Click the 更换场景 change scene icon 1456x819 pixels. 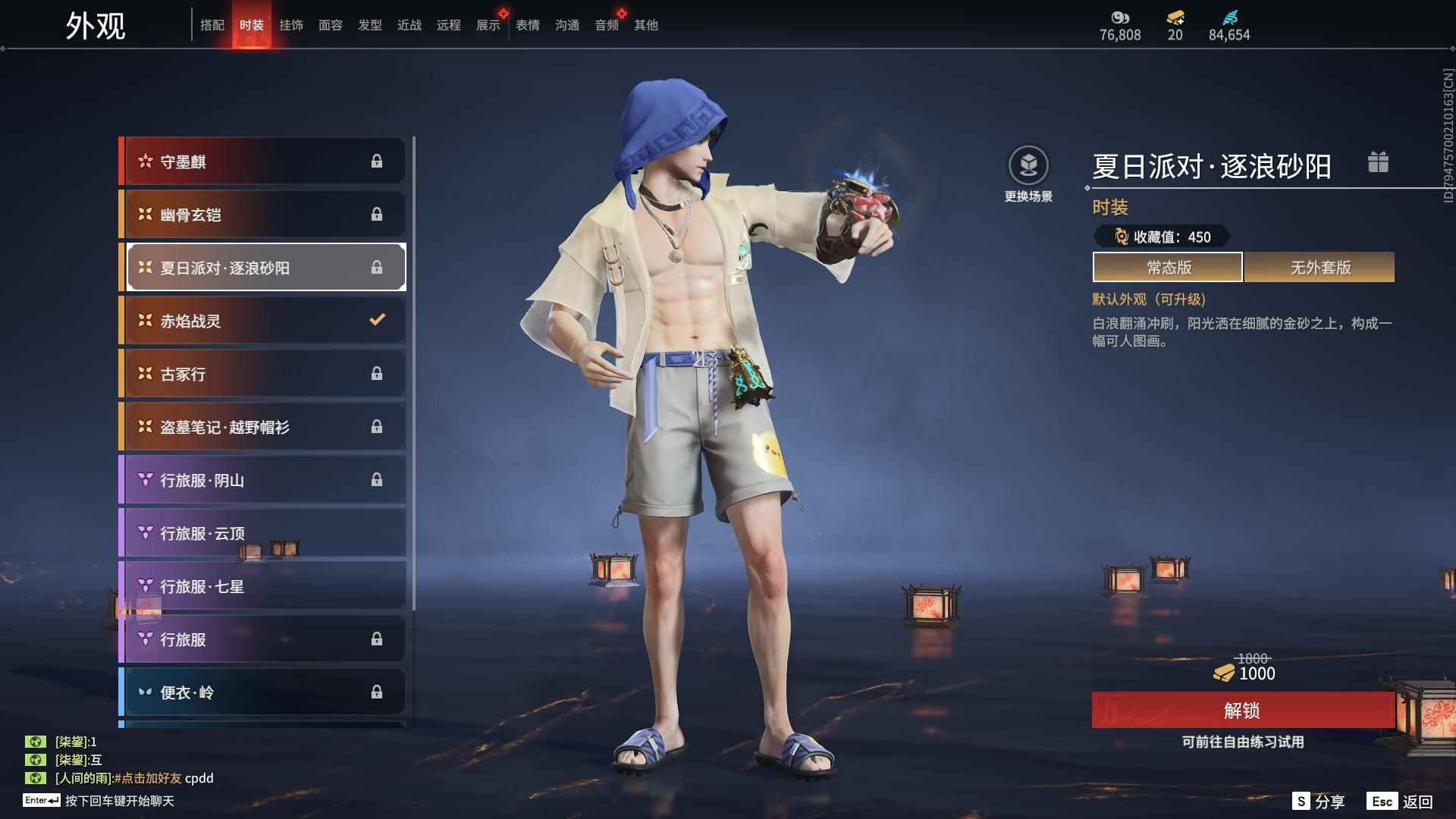coord(1028,166)
